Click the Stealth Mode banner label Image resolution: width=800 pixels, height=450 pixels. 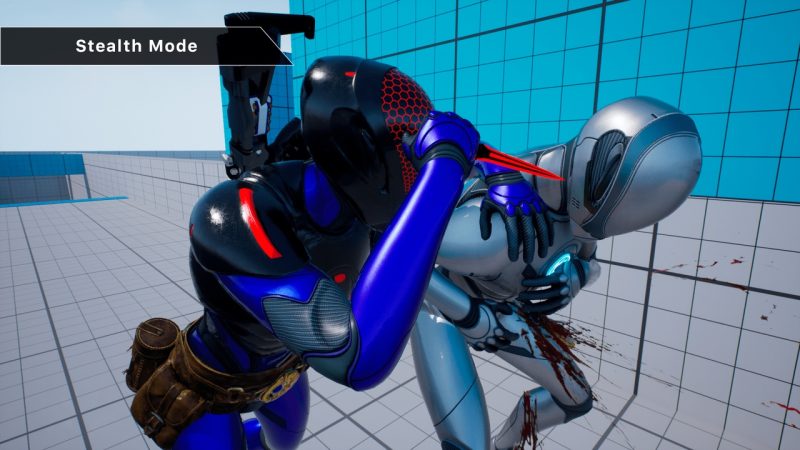pos(137,46)
